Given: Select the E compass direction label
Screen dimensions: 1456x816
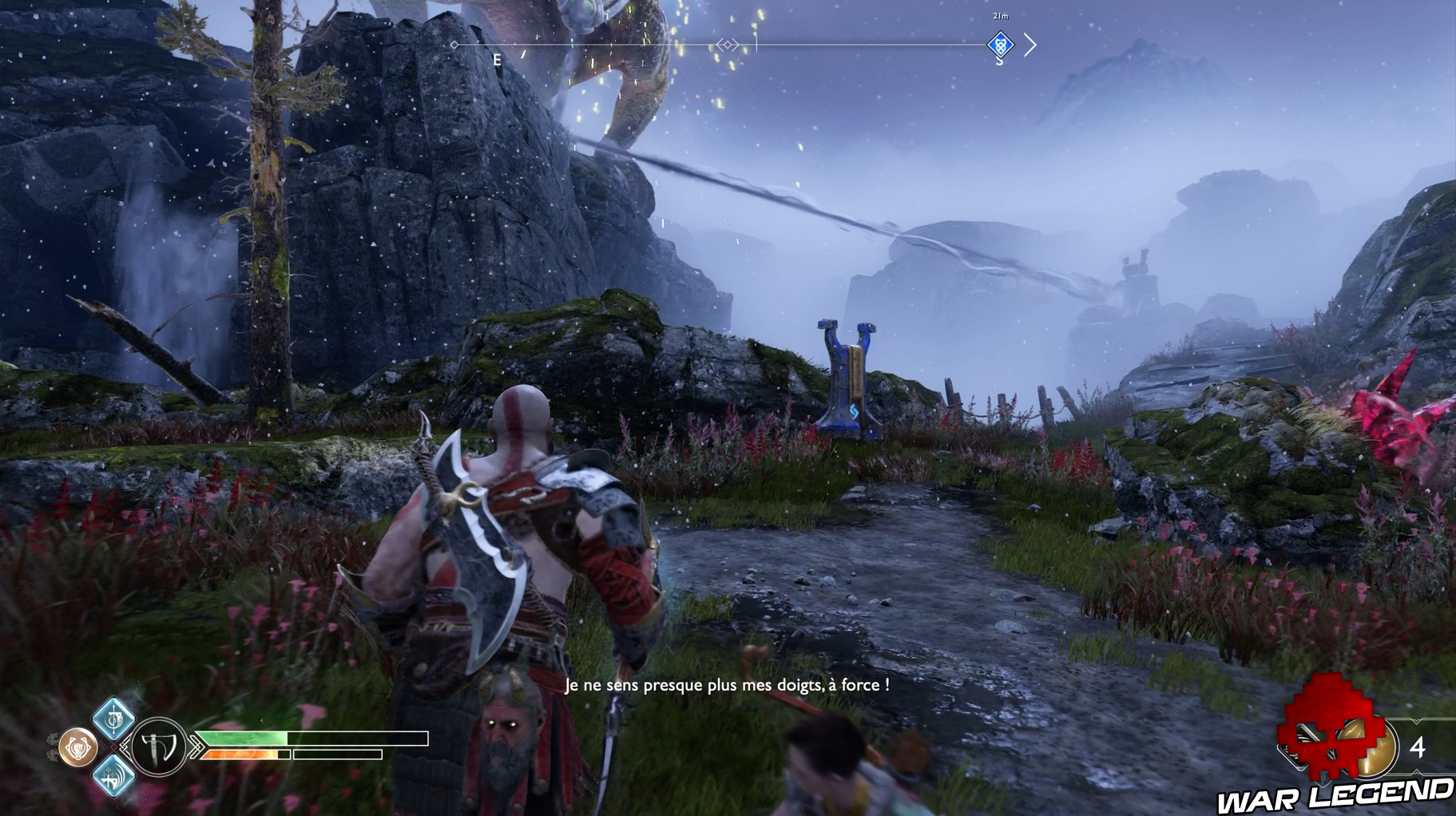Looking at the screenshot, I should pos(496,57).
